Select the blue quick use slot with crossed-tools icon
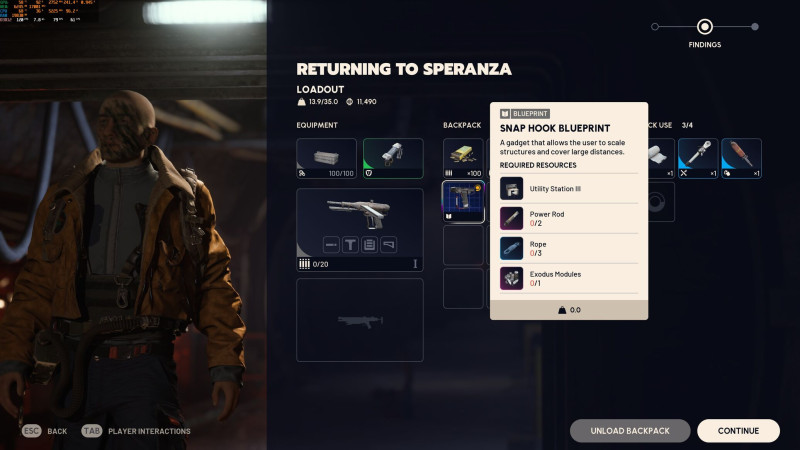The height and width of the screenshot is (450, 800). pyautogui.click(x=697, y=158)
